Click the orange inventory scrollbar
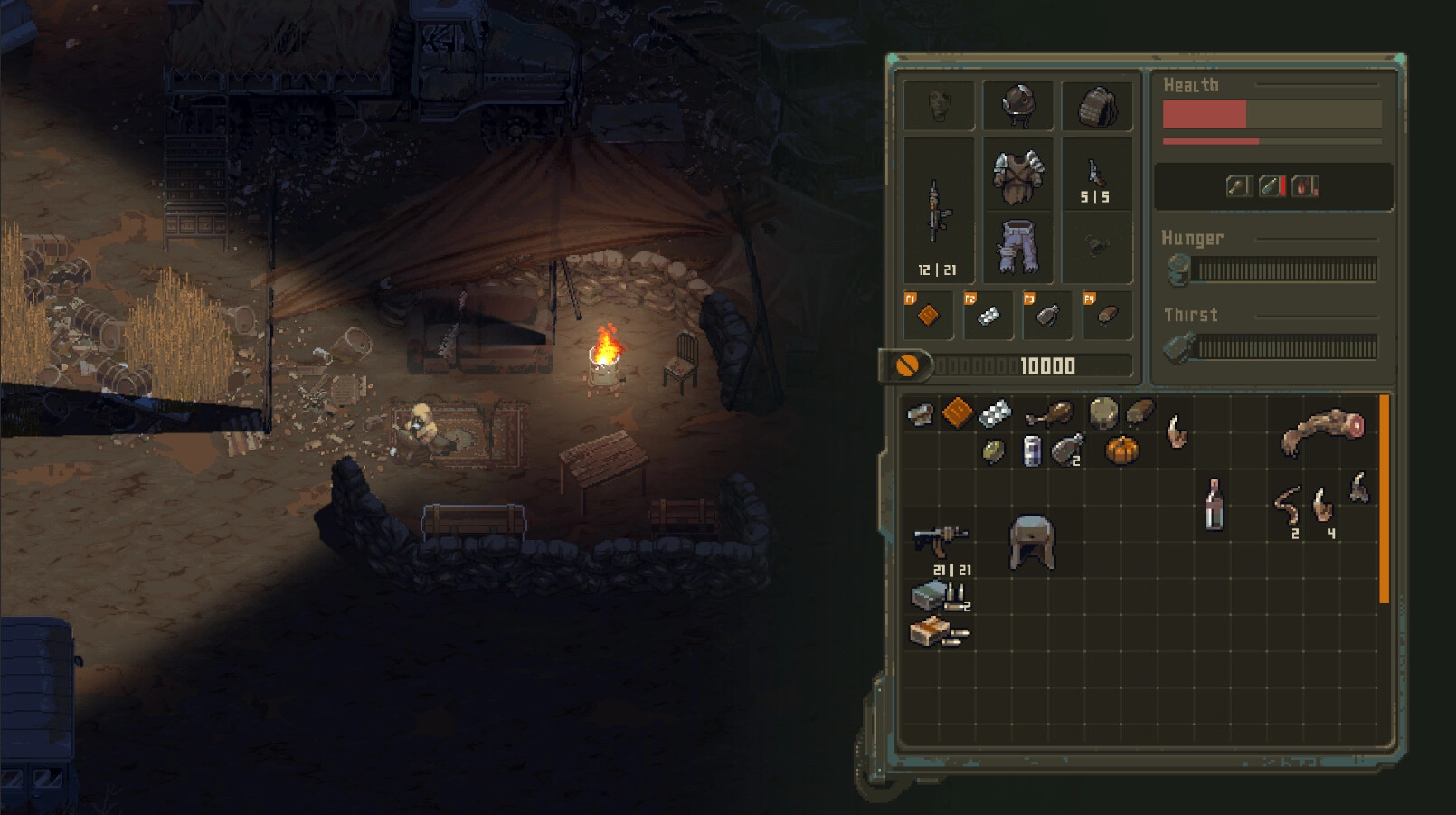The width and height of the screenshot is (1456, 815). (x=1384, y=498)
